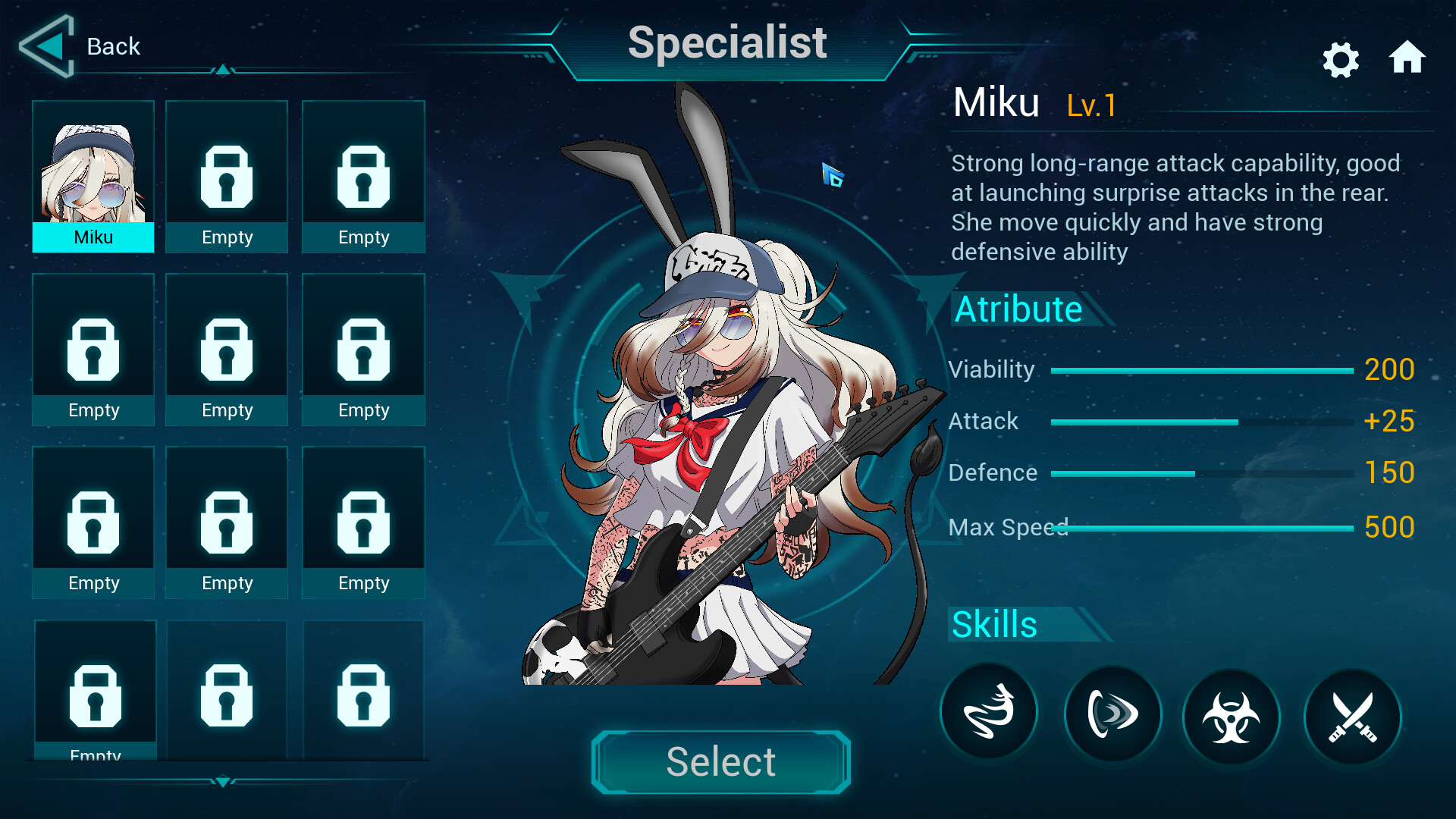The image size is (1456, 819).
Task: View the swirling wind skill icon
Action: pyautogui.click(x=989, y=713)
